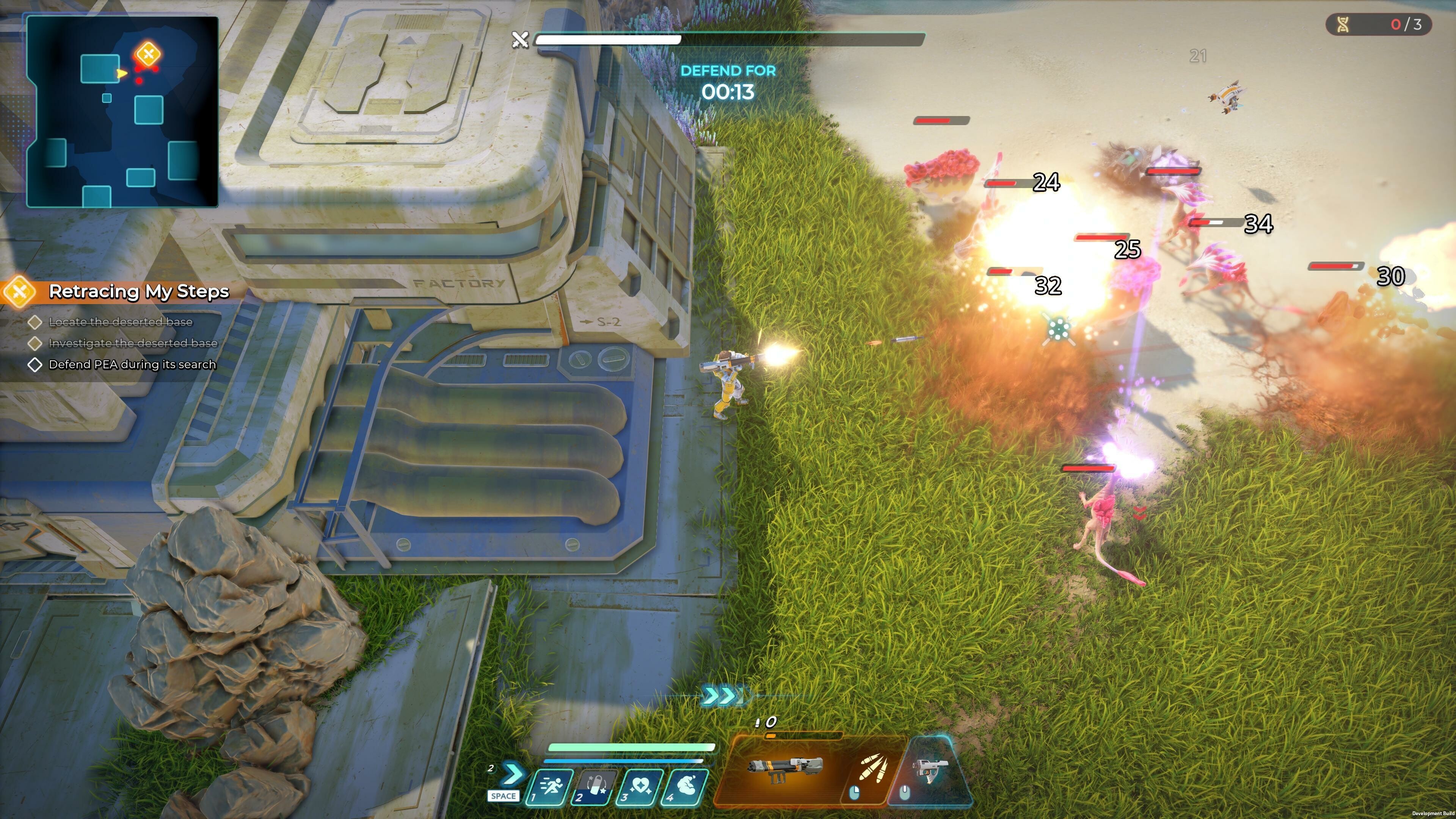Open the Retracing My Steps quest tracker
This screenshot has width=1456, height=819.
[x=138, y=291]
